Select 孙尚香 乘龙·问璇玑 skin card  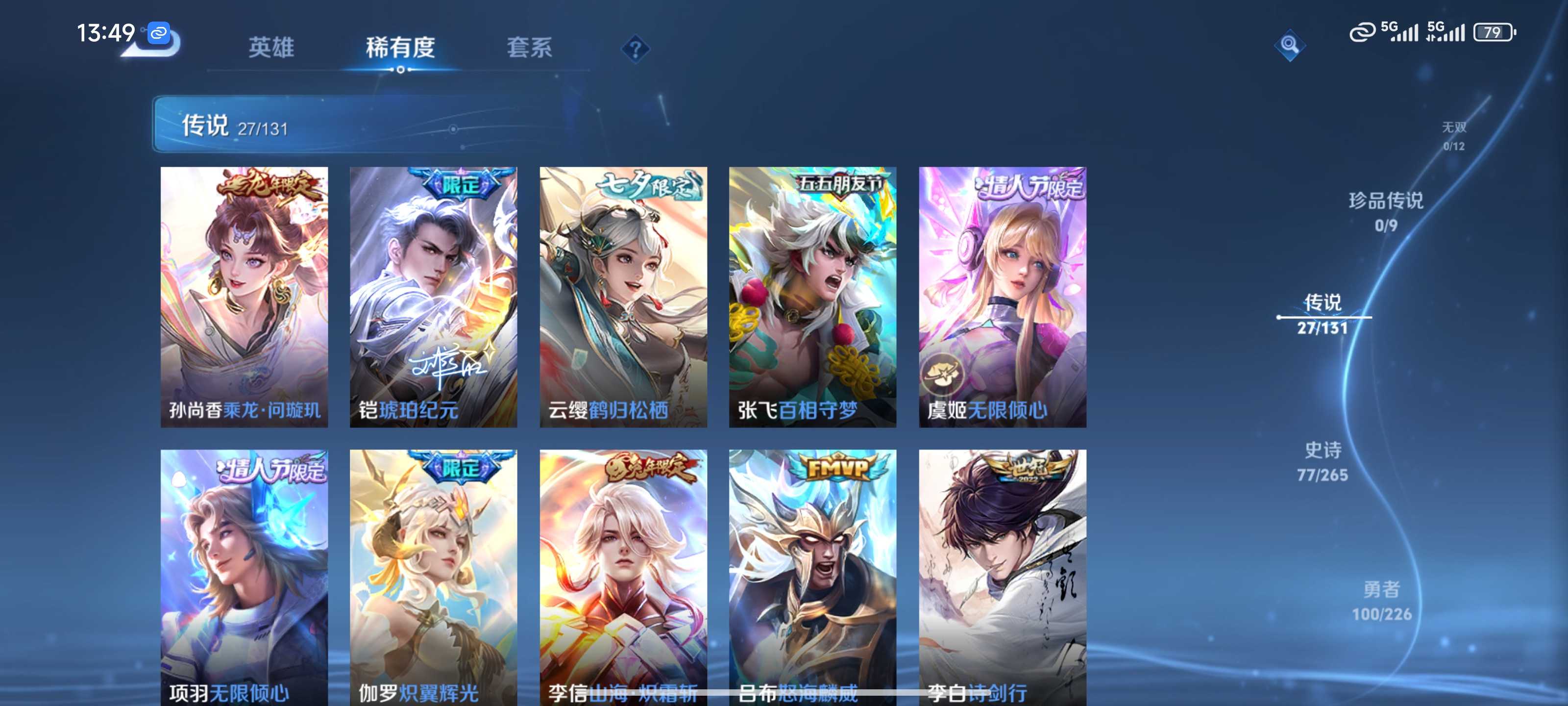pos(244,297)
